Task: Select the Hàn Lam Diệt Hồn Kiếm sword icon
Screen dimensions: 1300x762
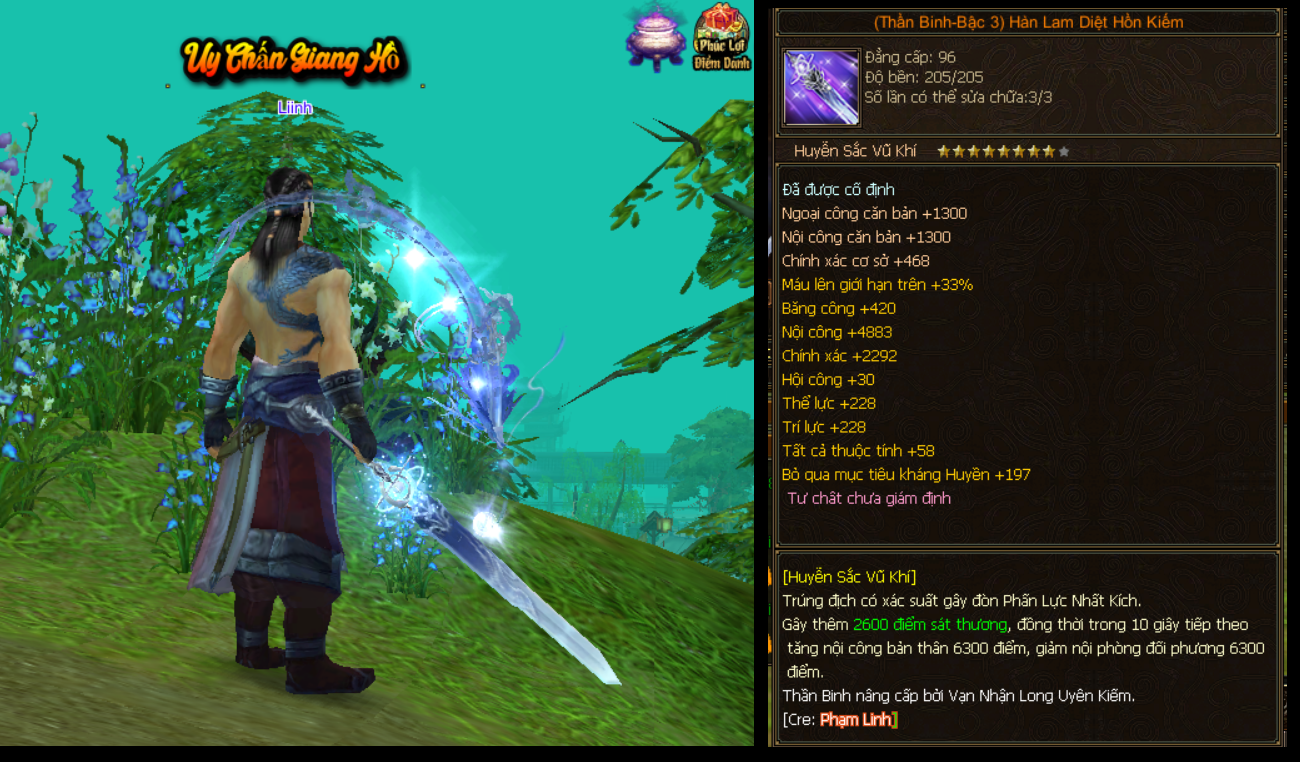Action: (822, 88)
